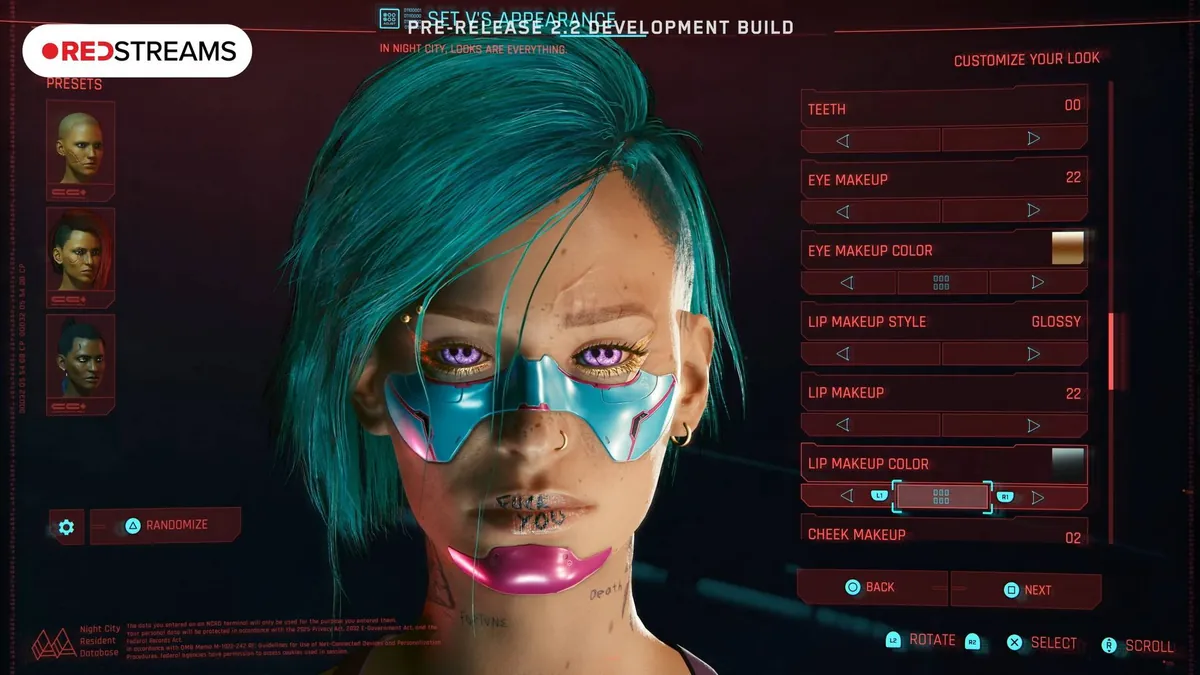Go to next Eye Makeup option
The height and width of the screenshot is (675, 1200).
[x=1033, y=211]
